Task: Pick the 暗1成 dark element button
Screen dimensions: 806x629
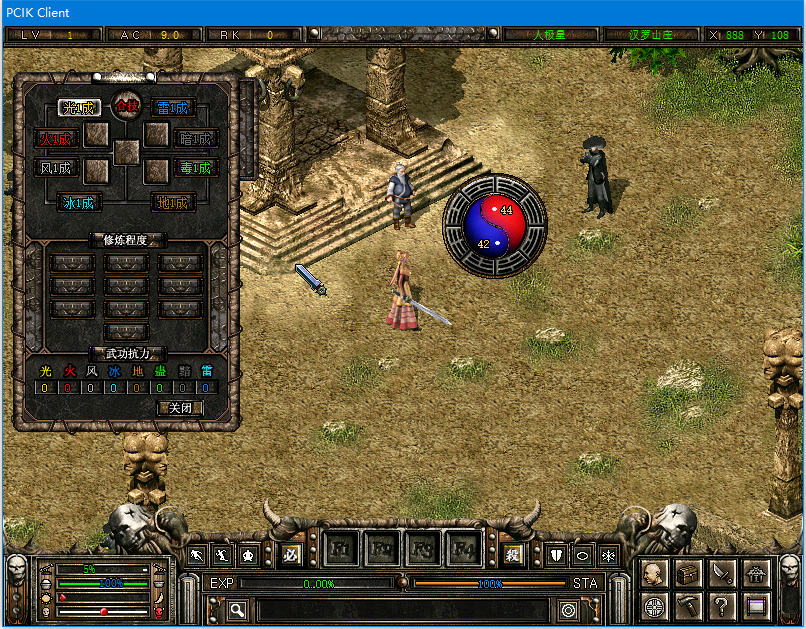Action: 195,138
